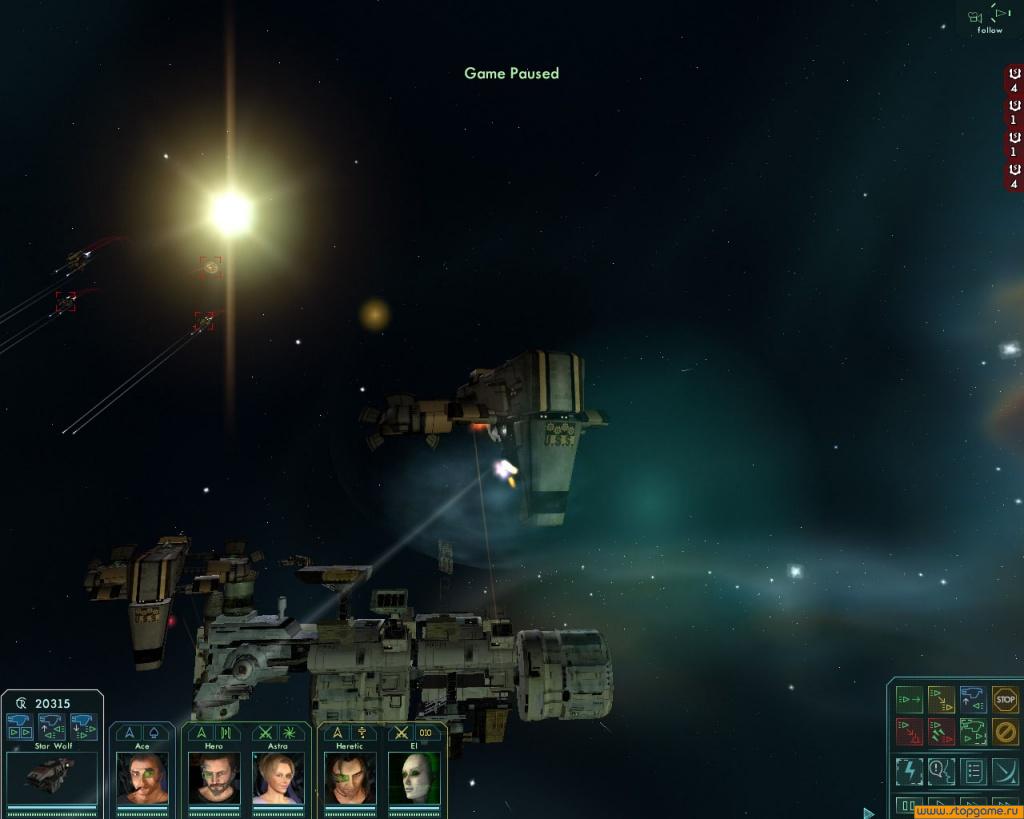
Task: Toggle the camera follow mode
Action: 989,18
